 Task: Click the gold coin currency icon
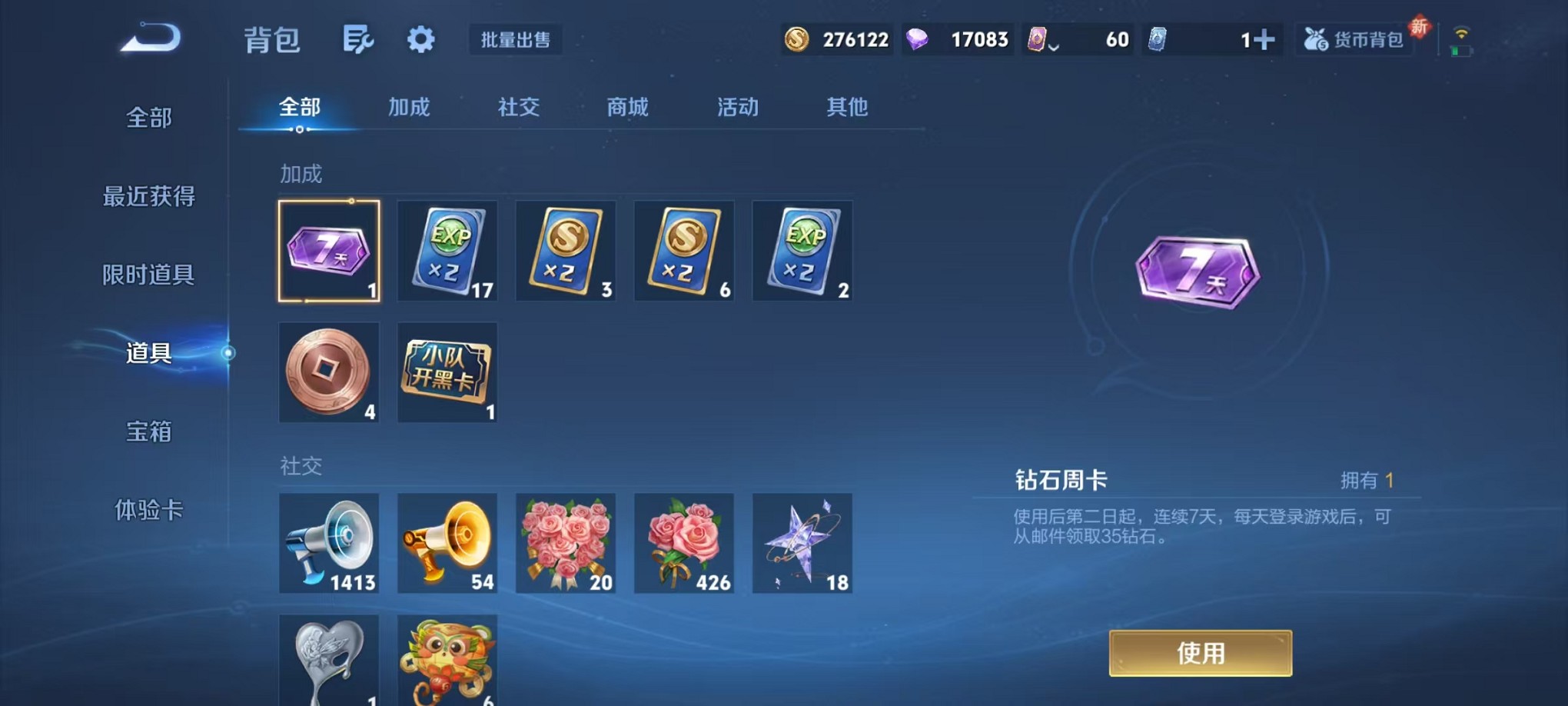796,38
